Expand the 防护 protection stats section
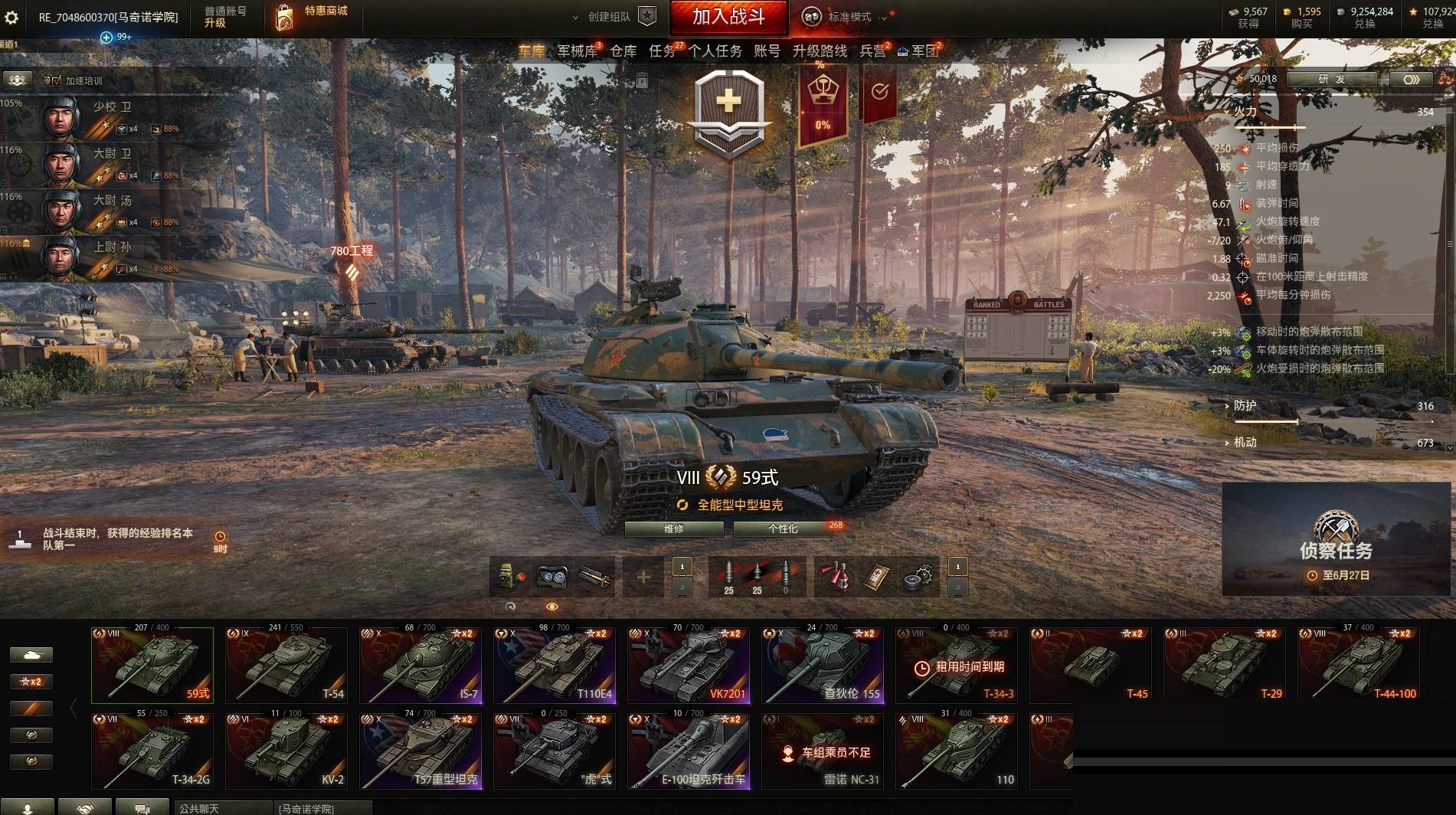The image size is (1456, 815). click(1245, 406)
